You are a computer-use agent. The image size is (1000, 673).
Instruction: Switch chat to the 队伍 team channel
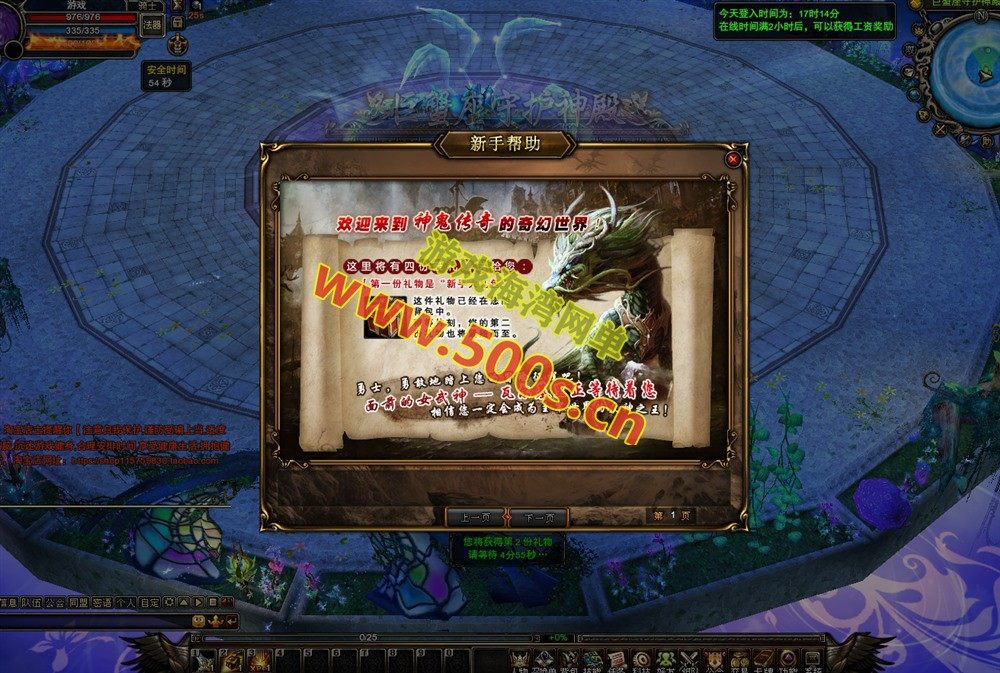tap(32, 602)
